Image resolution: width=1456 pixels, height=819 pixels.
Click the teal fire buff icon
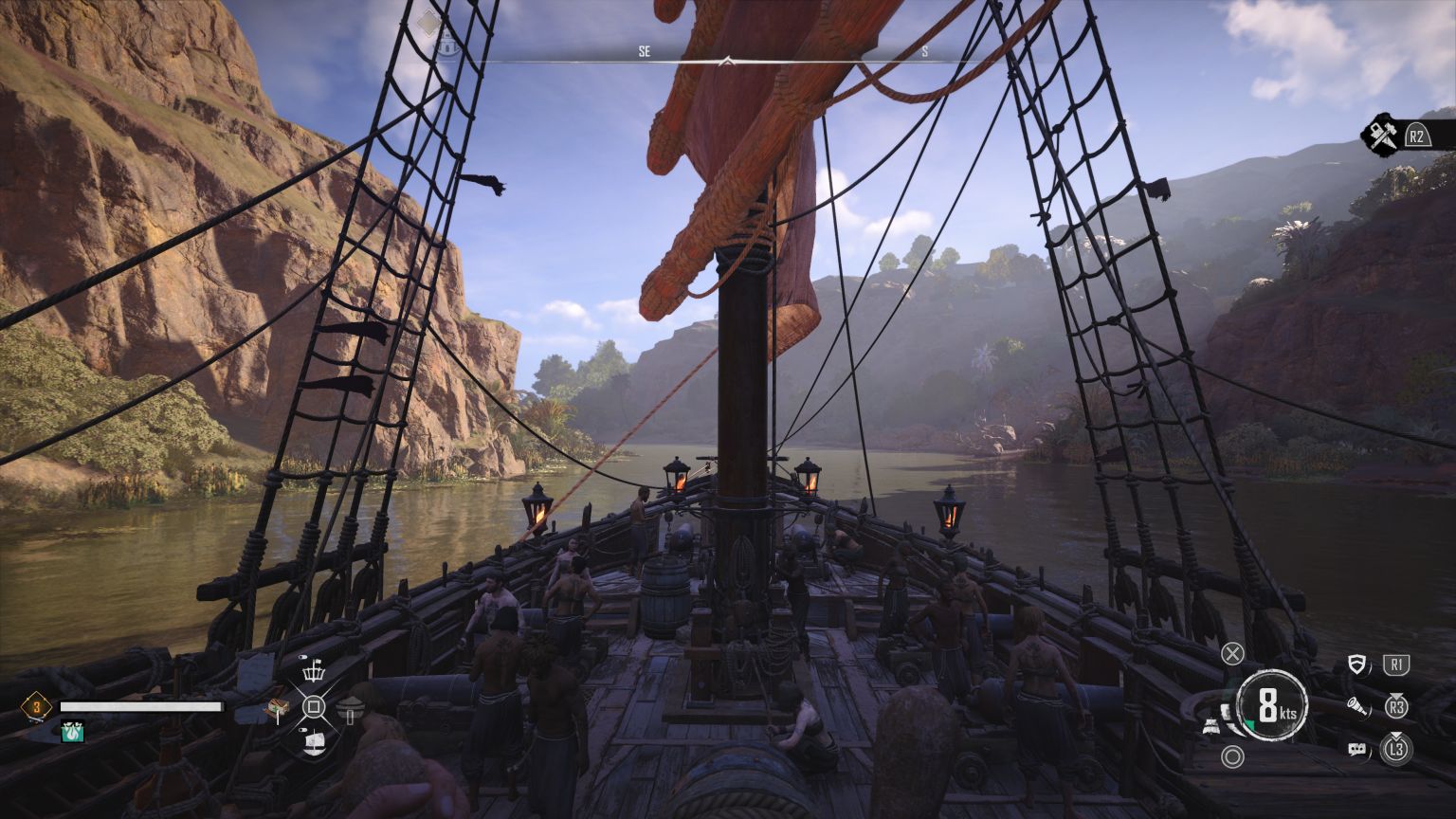[72, 731]
